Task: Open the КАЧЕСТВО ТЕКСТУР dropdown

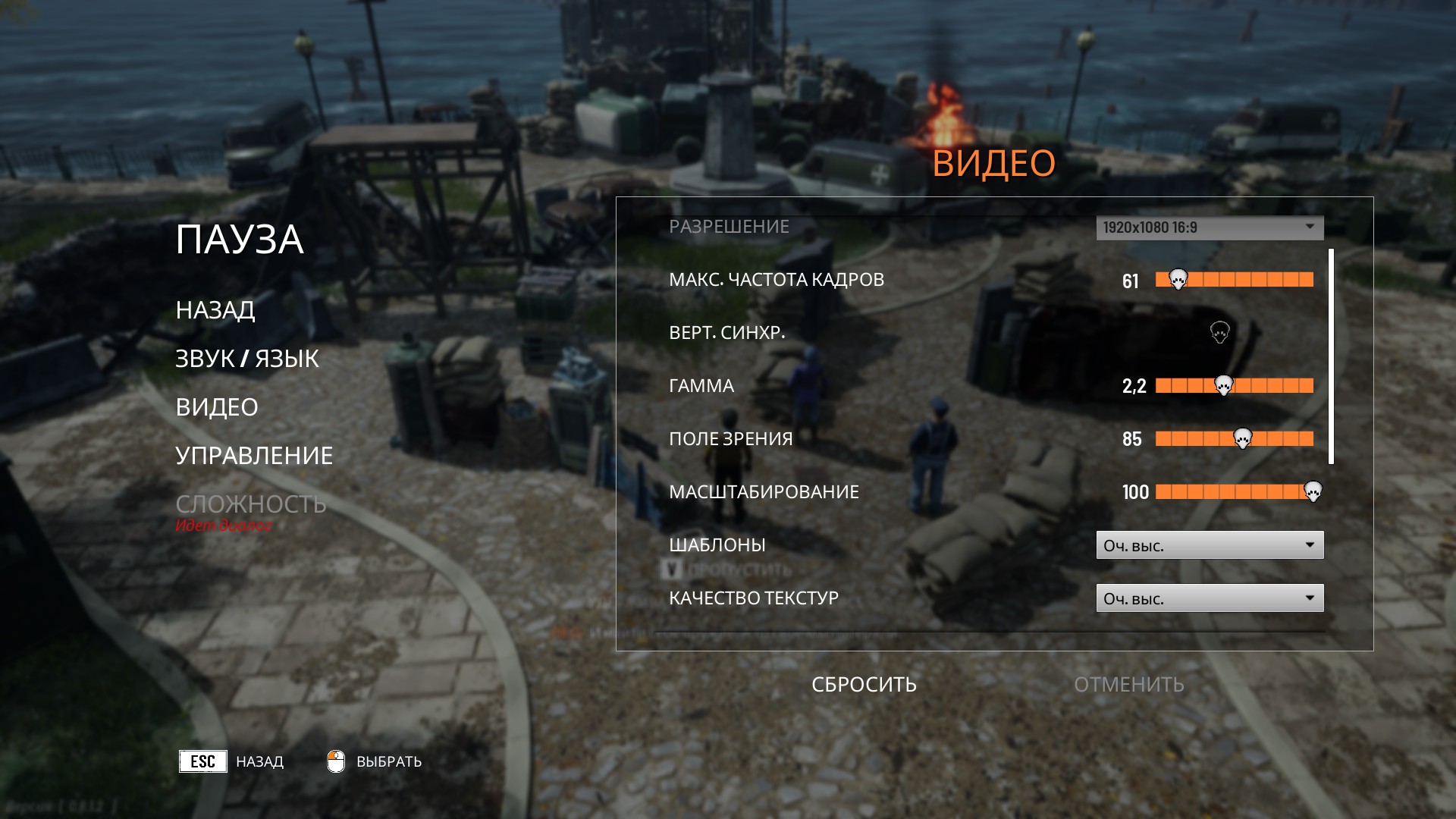Action: 1210,598
